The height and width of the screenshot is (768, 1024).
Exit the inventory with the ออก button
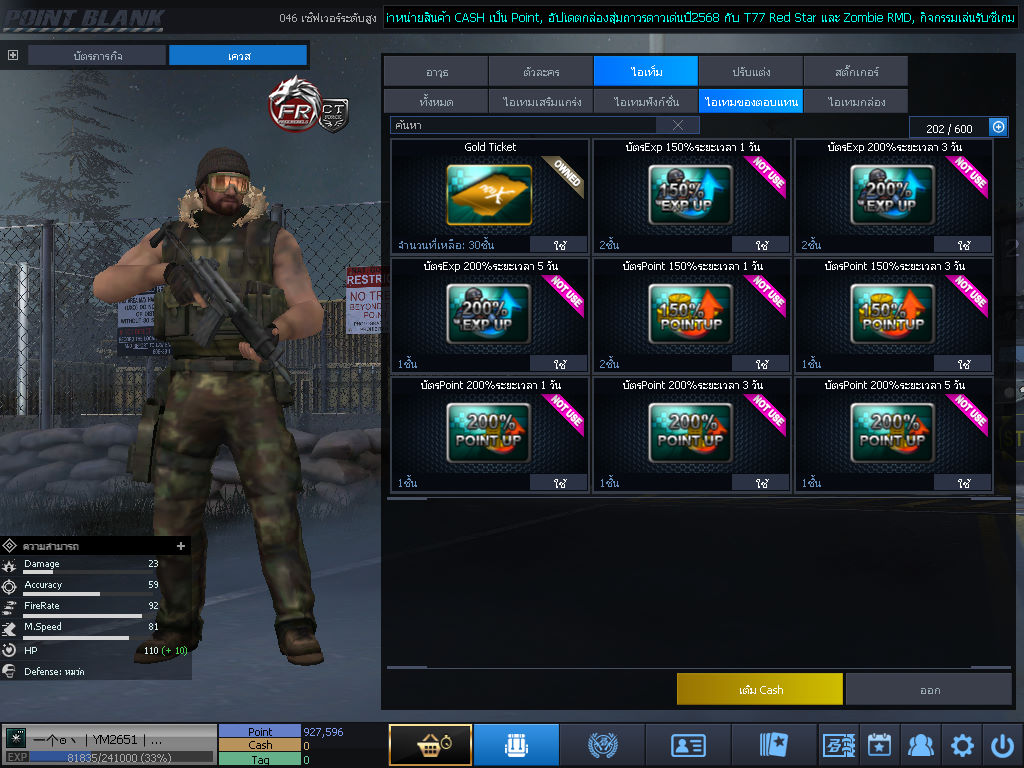pyautogui.click(x=929, y=689)
